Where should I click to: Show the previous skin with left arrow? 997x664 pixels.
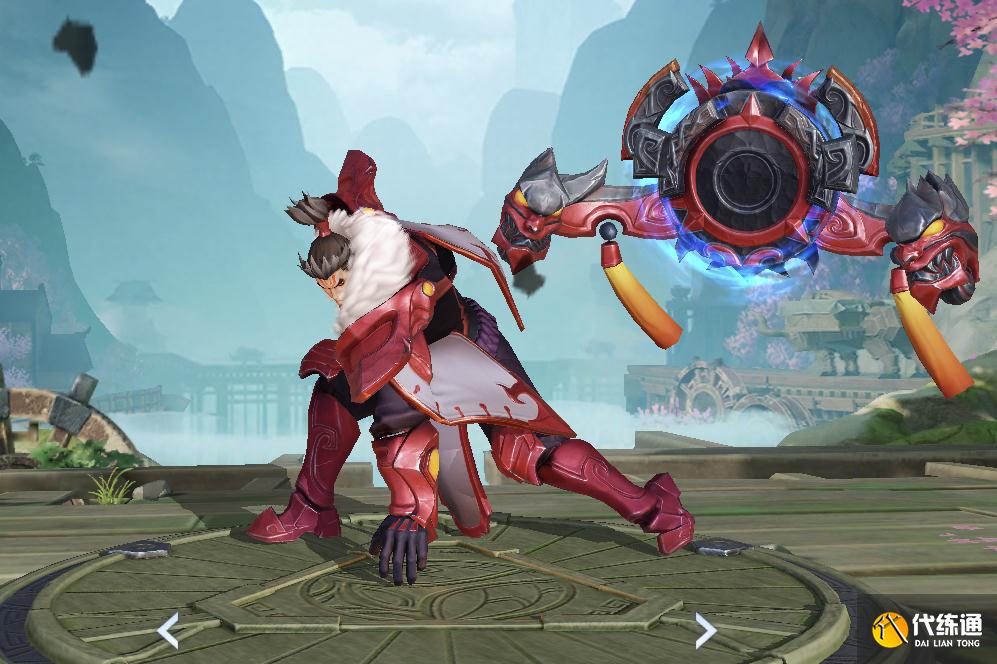click(169, 630)
